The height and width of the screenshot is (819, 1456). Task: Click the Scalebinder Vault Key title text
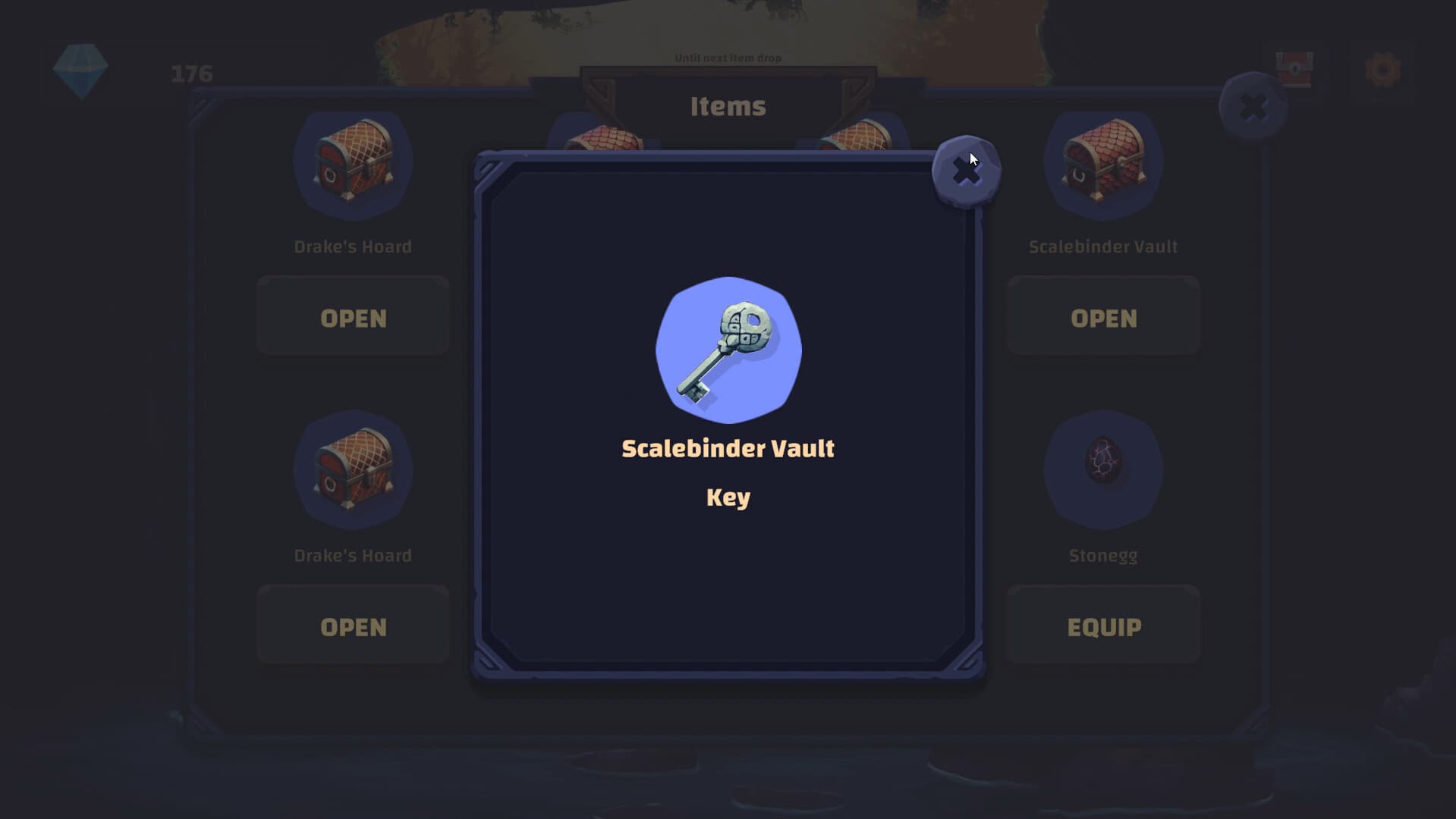point(727,448)
